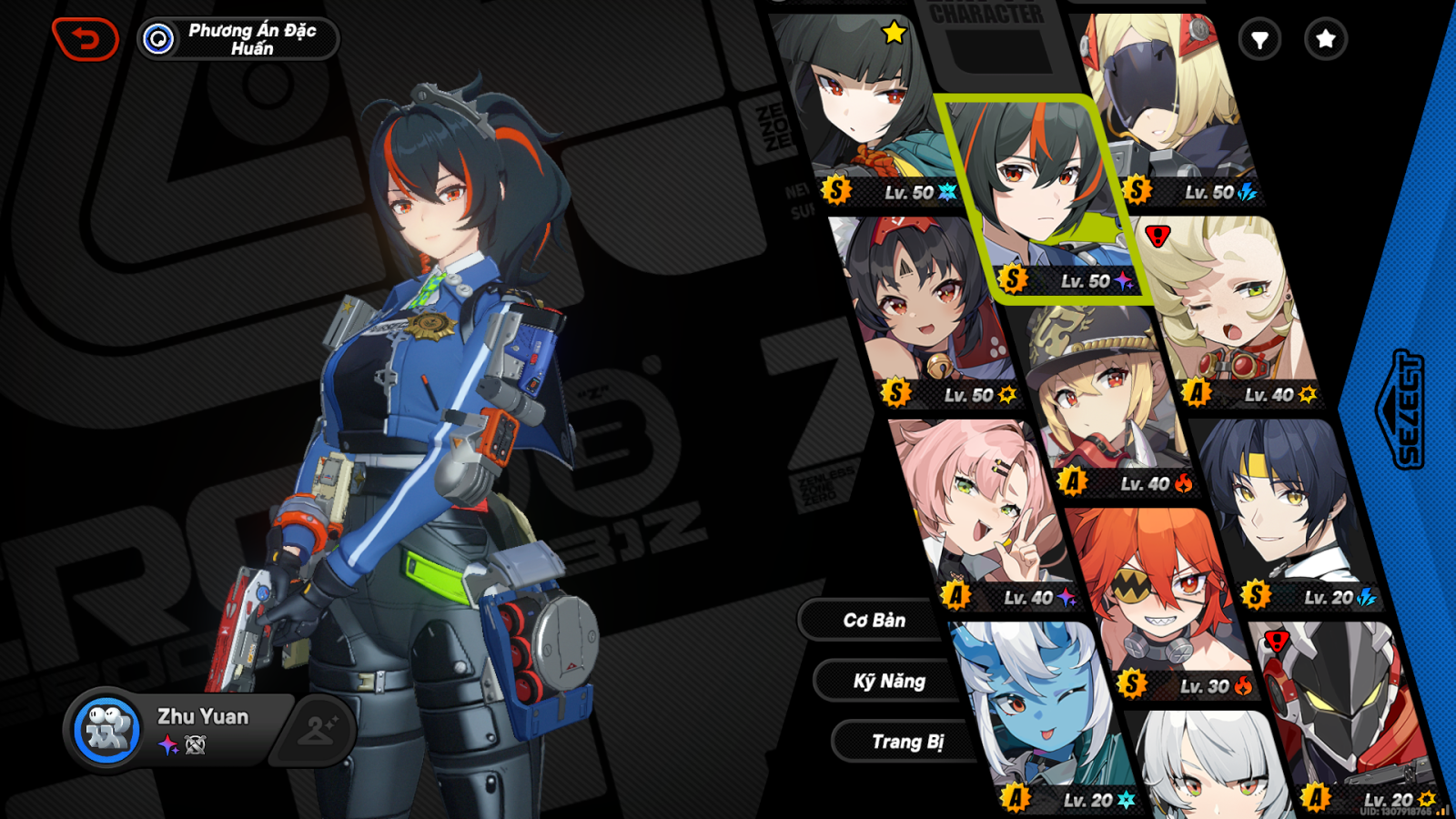Click the crossed-blades specialty icon under Zhu Yuan's name
The width and height of the screenshot is (1456, 819).
197,745
